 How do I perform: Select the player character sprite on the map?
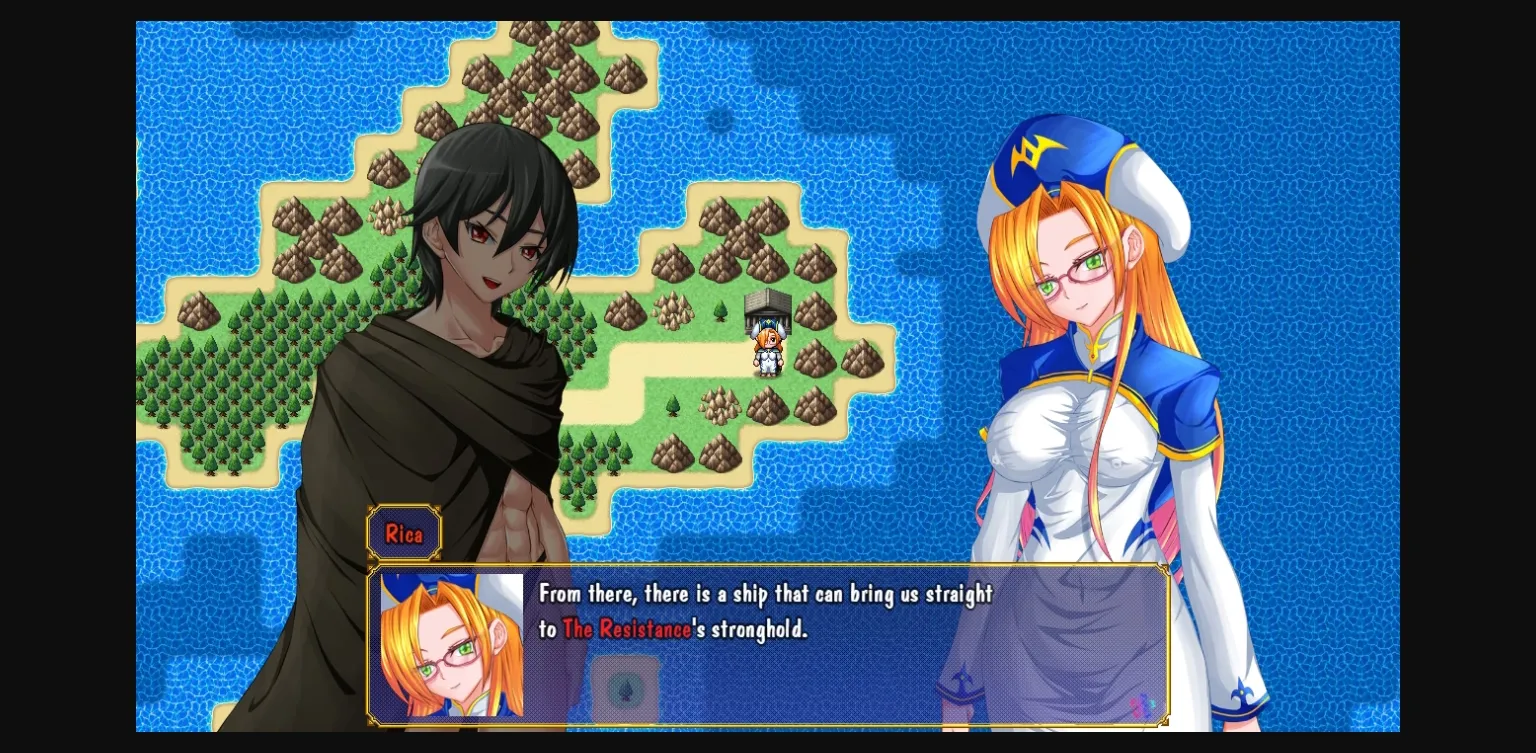coord(766,355)
